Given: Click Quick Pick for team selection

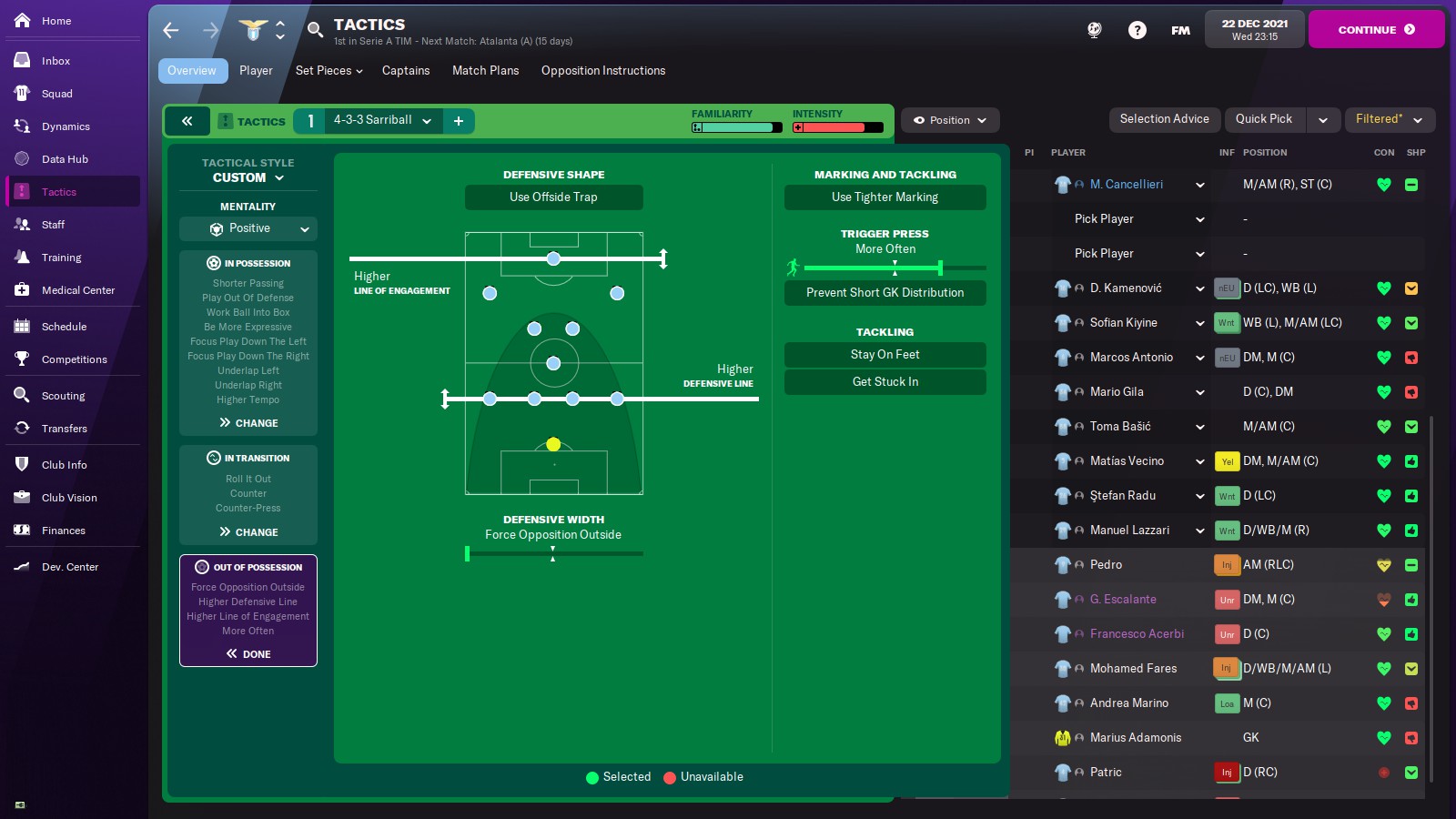Looking at the screenshot, I should click(x=1264, y=119).
